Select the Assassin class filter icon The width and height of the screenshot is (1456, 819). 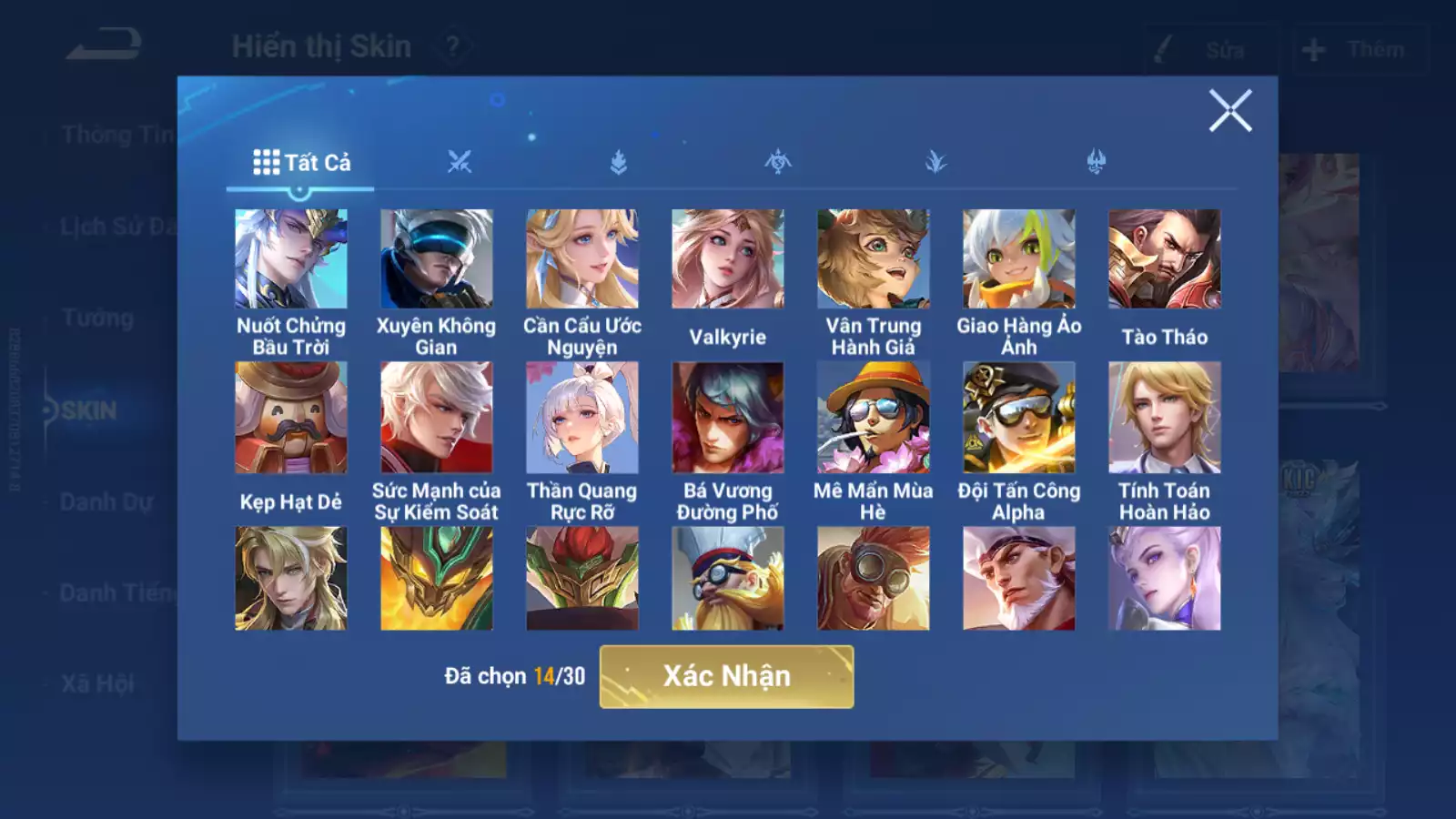(777, 160)
